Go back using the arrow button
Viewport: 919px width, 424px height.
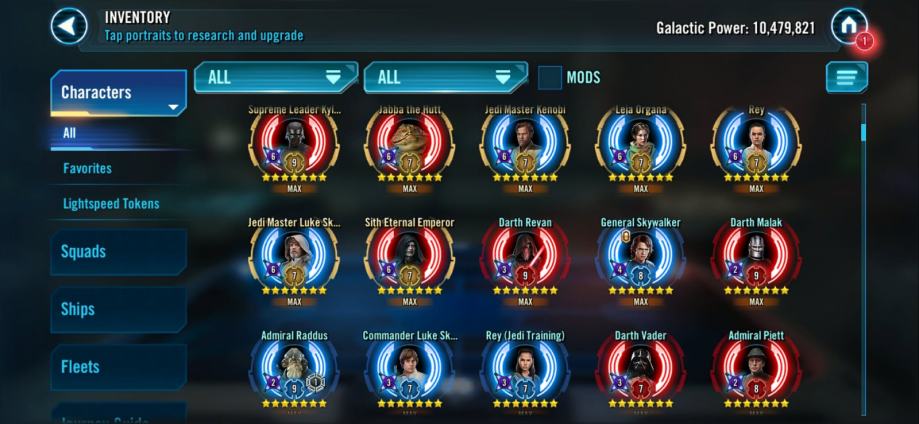68,26
